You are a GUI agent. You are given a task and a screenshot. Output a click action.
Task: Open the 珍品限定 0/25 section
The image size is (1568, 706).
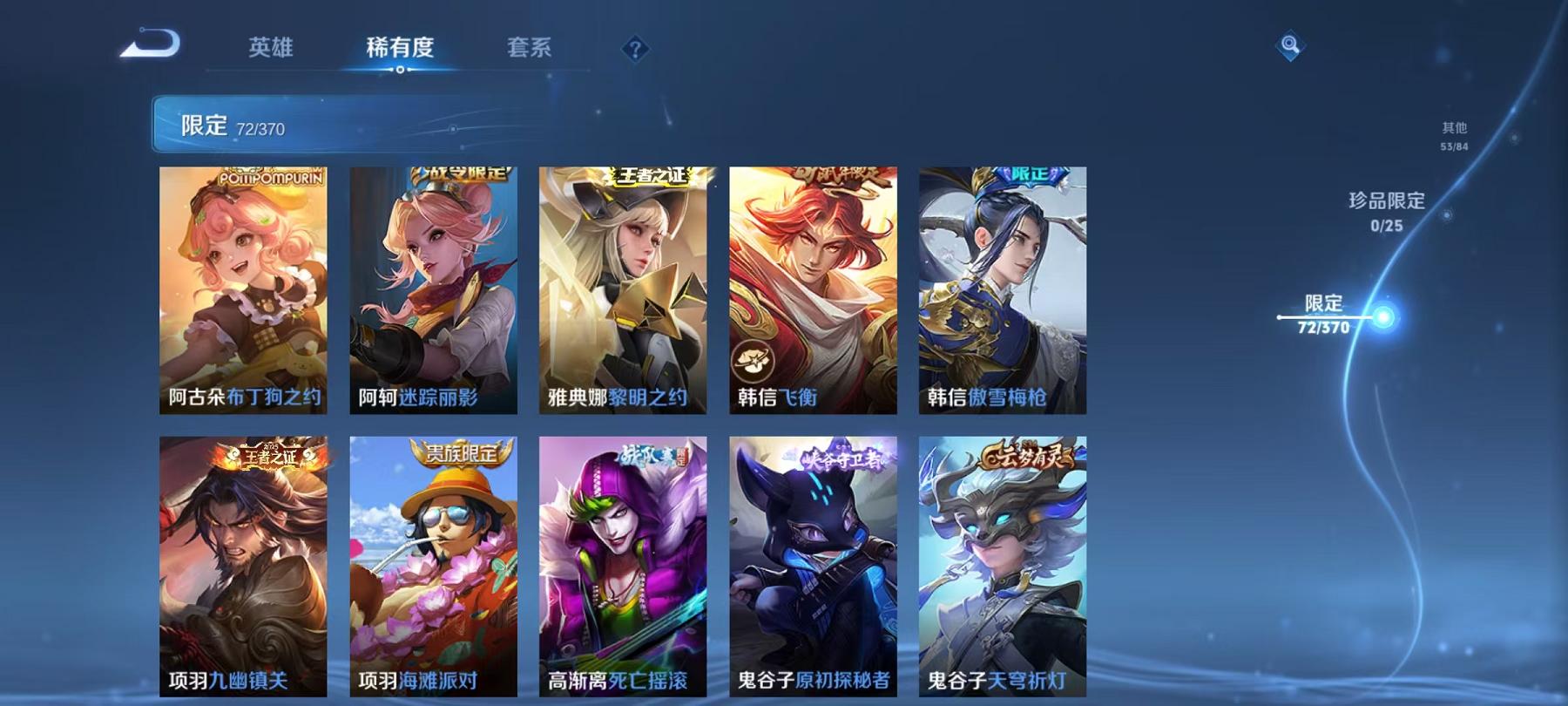pyautogui.click(x=1385, y=213)
